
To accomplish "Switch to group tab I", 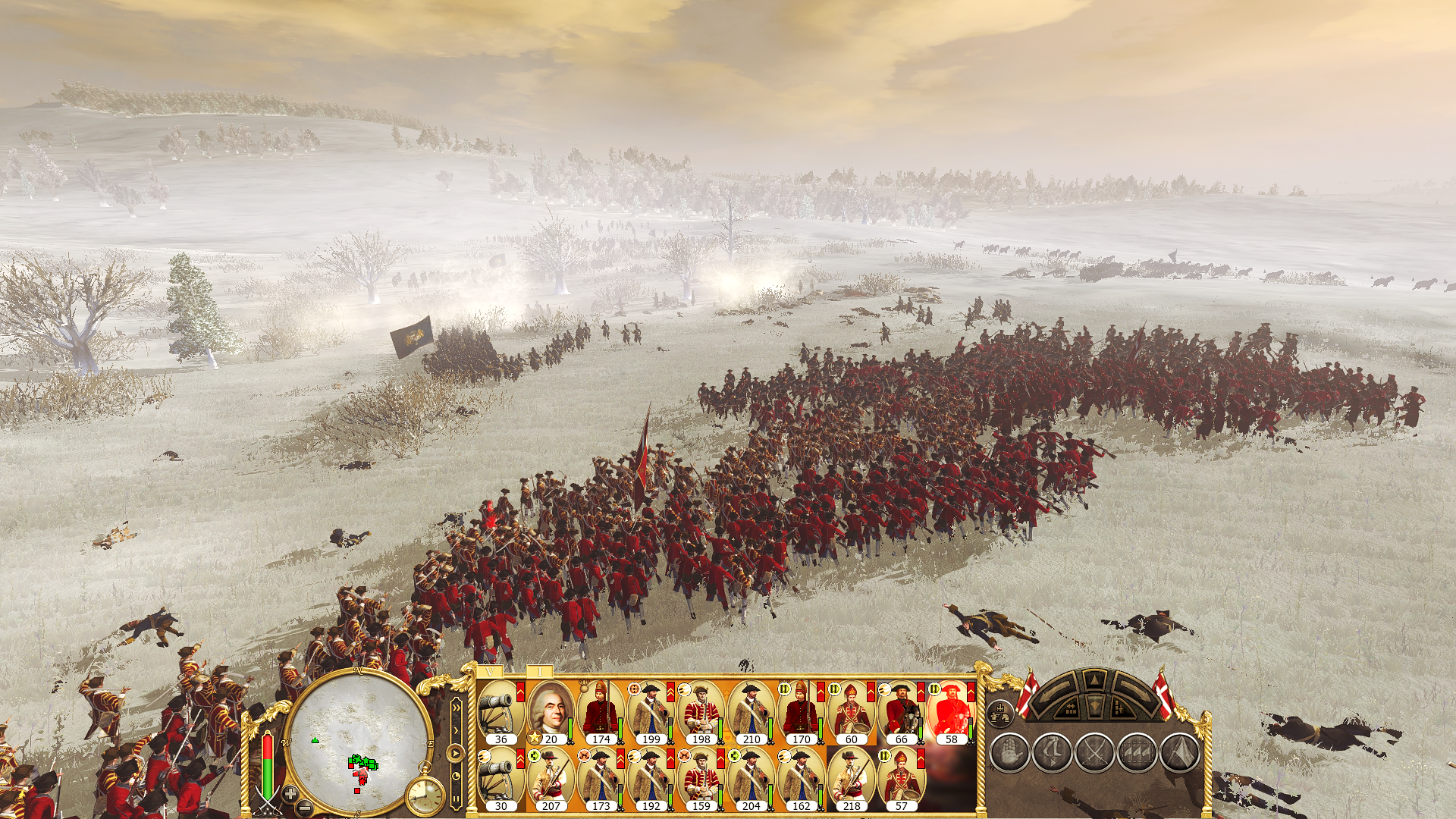I will (x=540, y=672).
